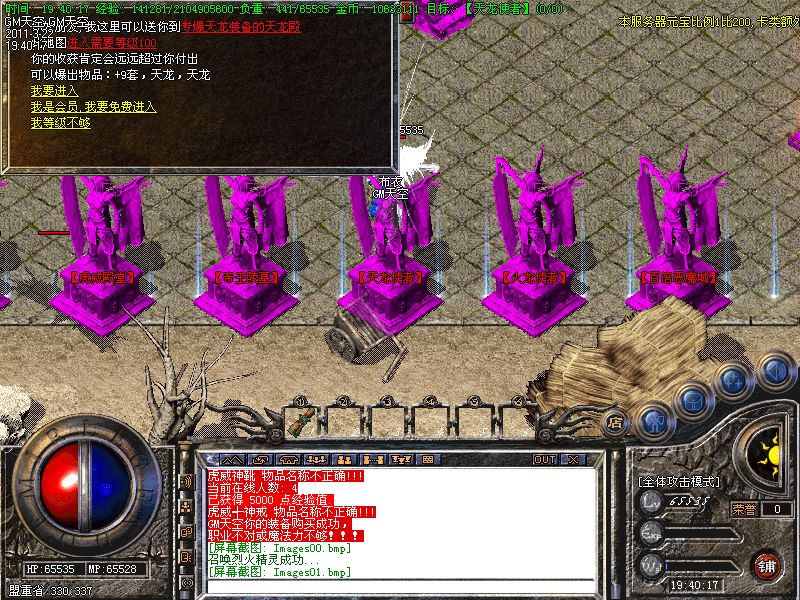Click the red "铺" stall button
This screenshot has height=600, width=800.
click(x=767, y=565)
